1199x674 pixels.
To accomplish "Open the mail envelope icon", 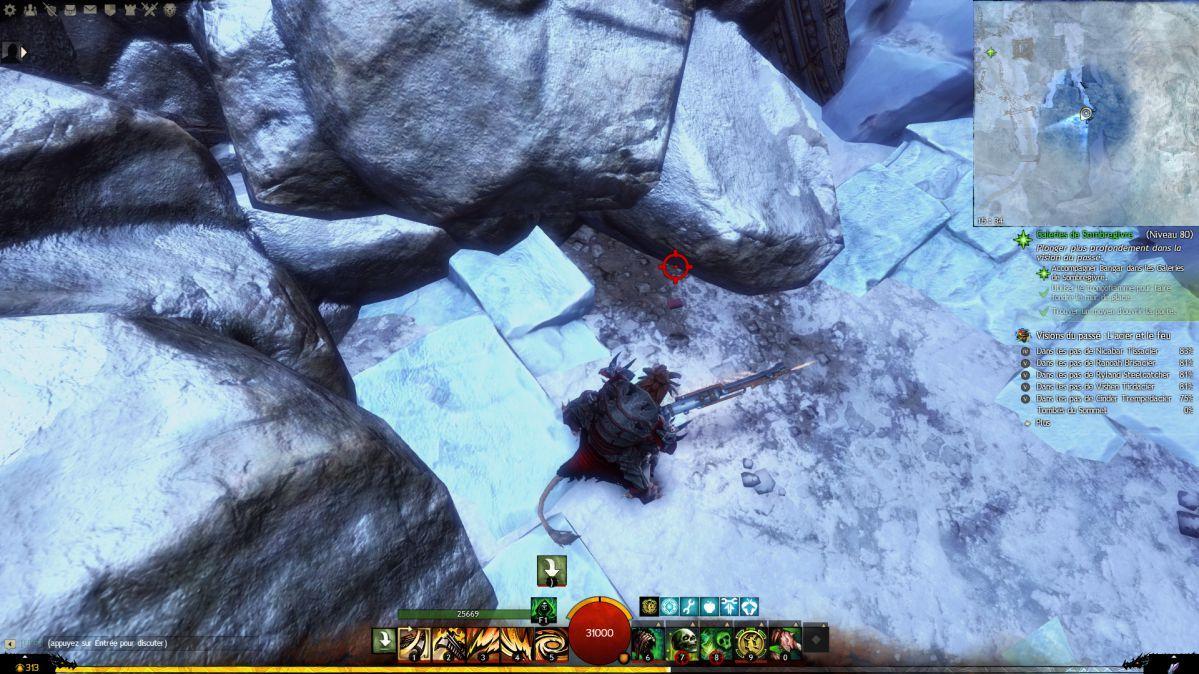I will tap(90, 10).
